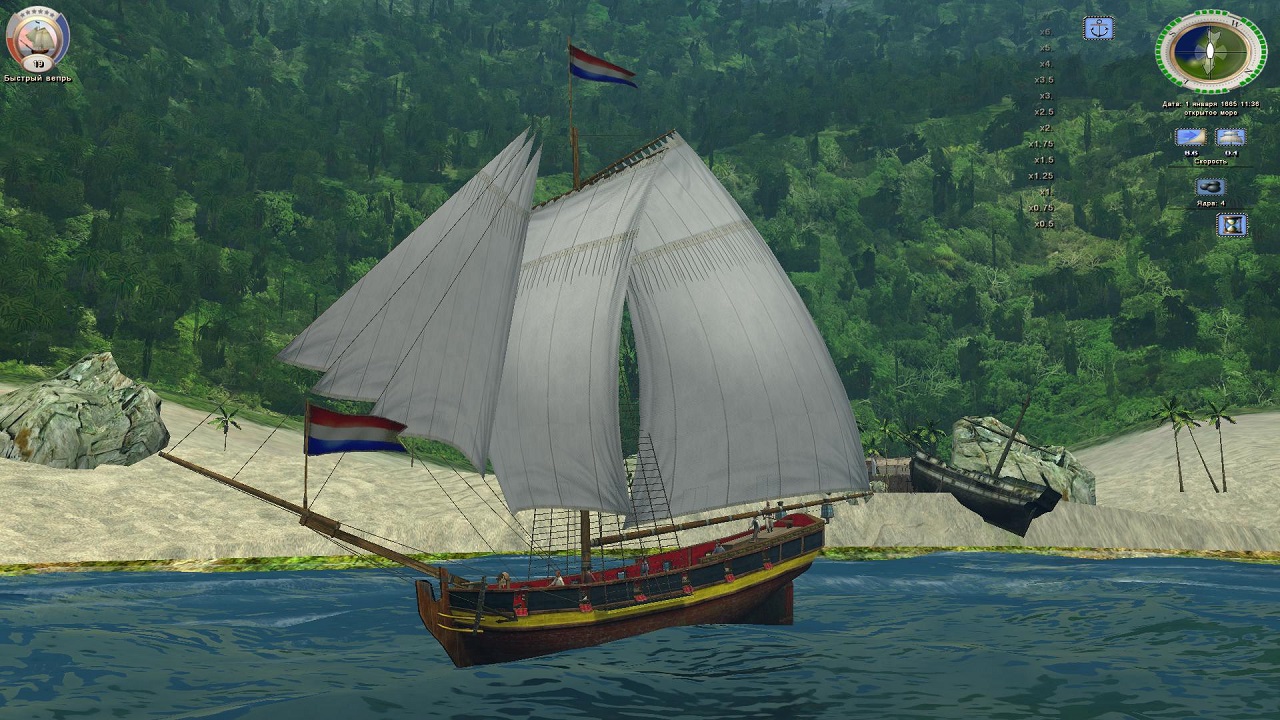Select the x0.5 time scale entry
The height and width of the screenshot is (720, 1280).
[x=1043, y=223]
